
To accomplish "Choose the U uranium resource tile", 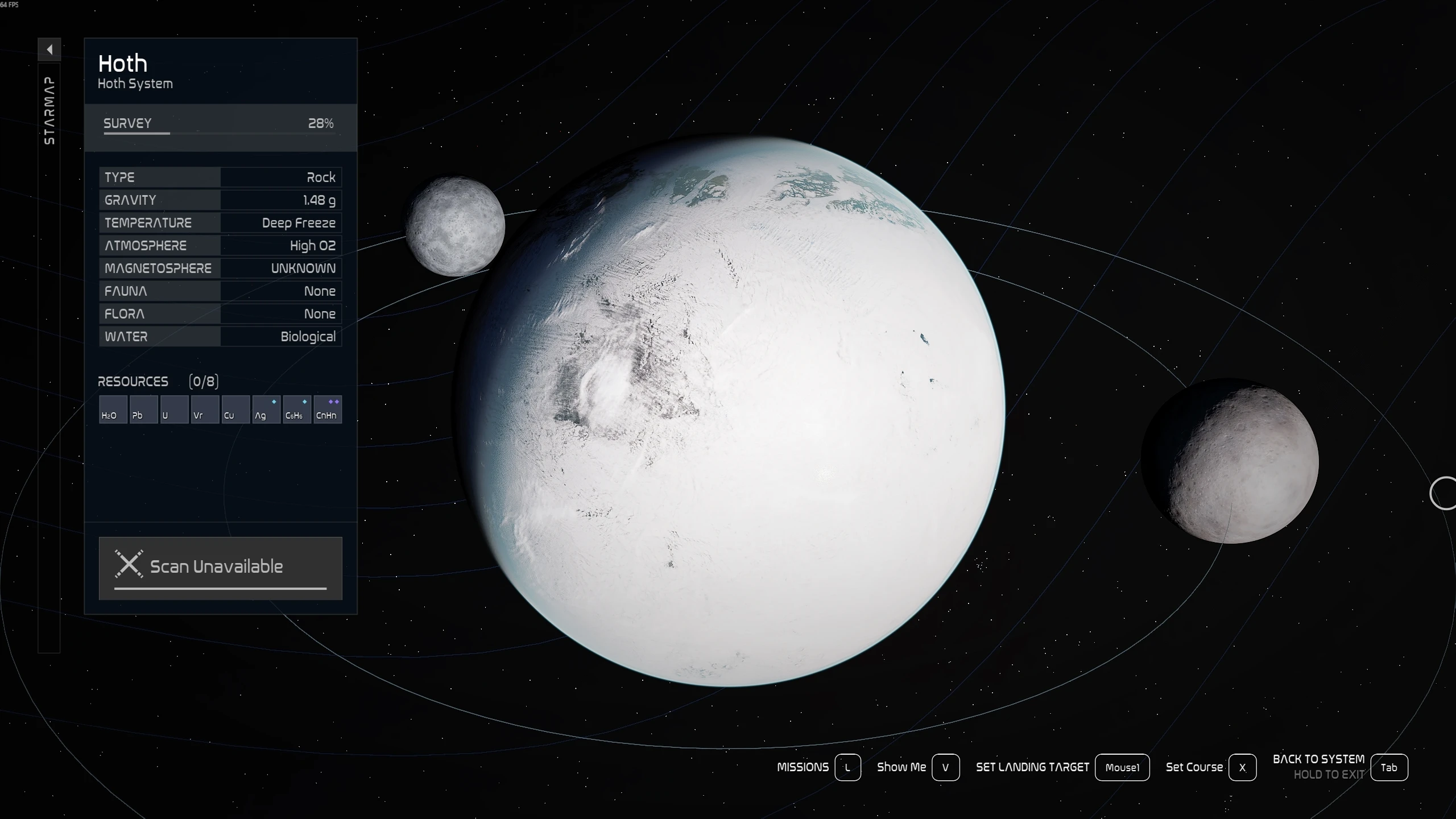I will tap(174, 409).
